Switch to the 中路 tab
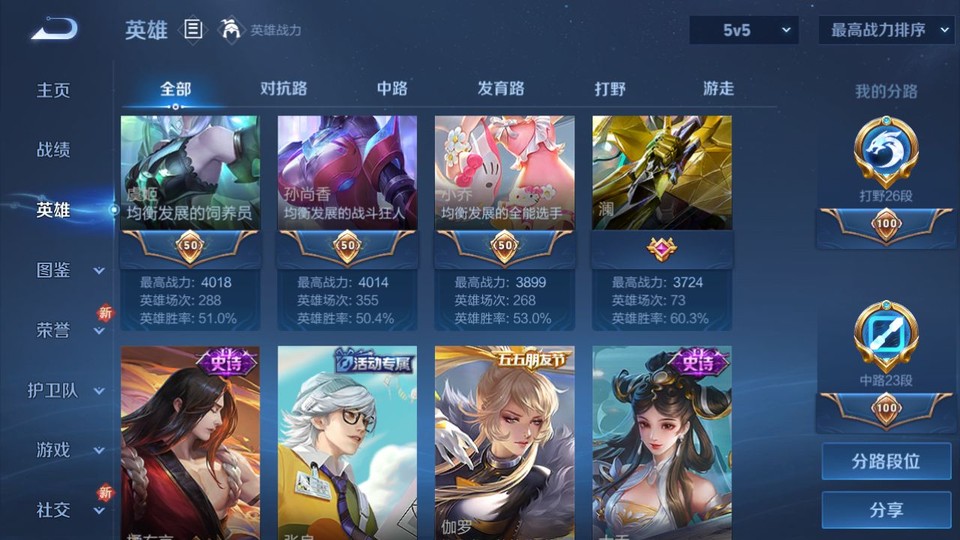Image resolution: width=960 pixels, height=540 pixels. [392, 88]
